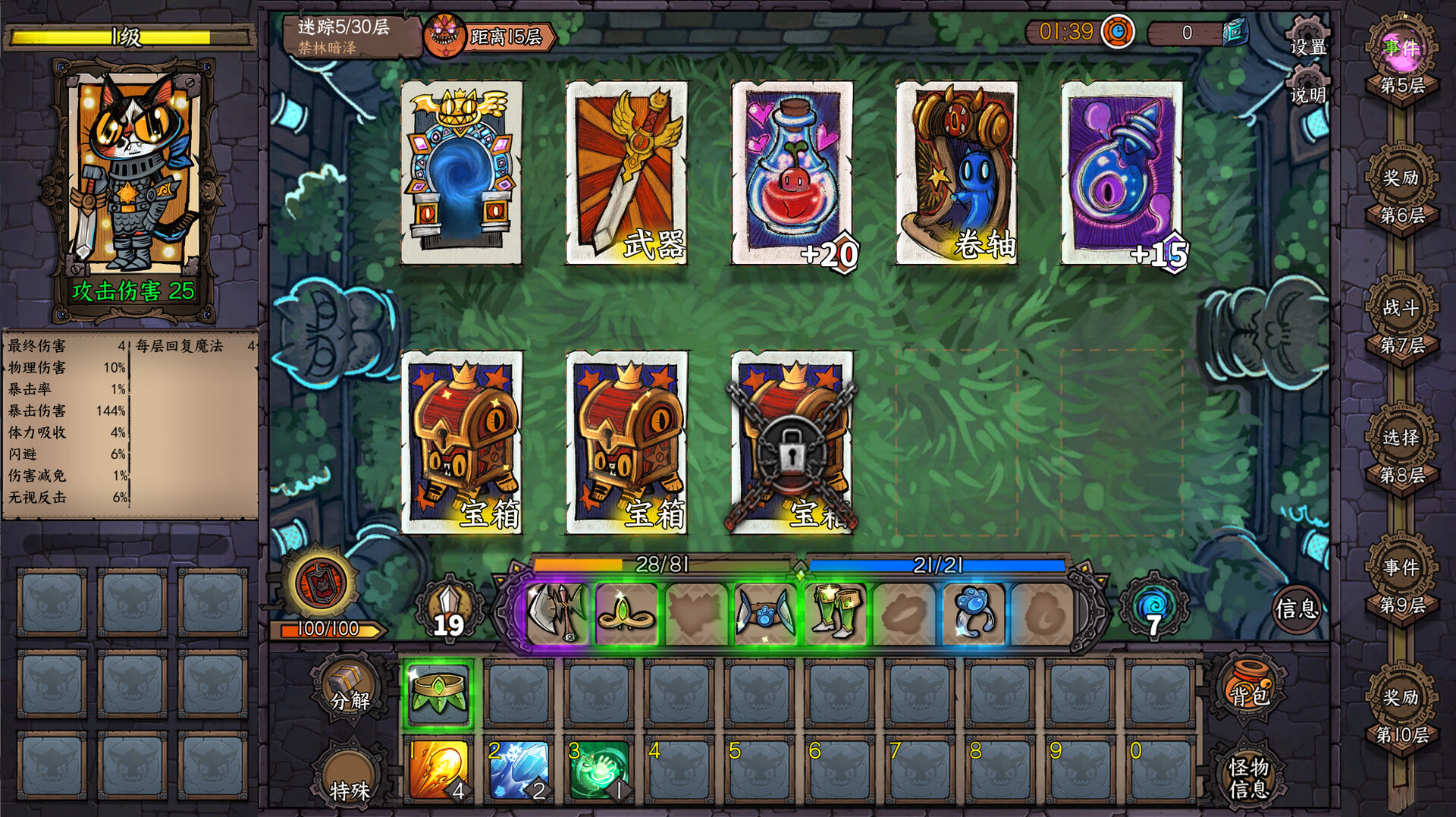This screenshot has width=1456, height=817.
Task: Open the locked 宝箱 chest card
Action: [791, 444]
